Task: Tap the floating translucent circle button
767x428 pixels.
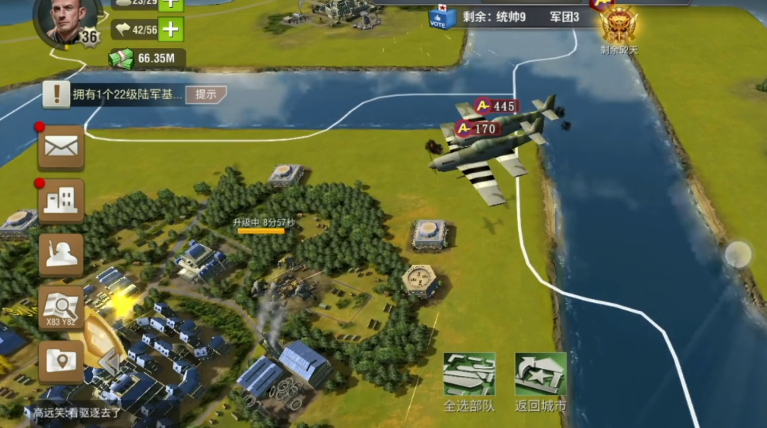Action: 738,254
